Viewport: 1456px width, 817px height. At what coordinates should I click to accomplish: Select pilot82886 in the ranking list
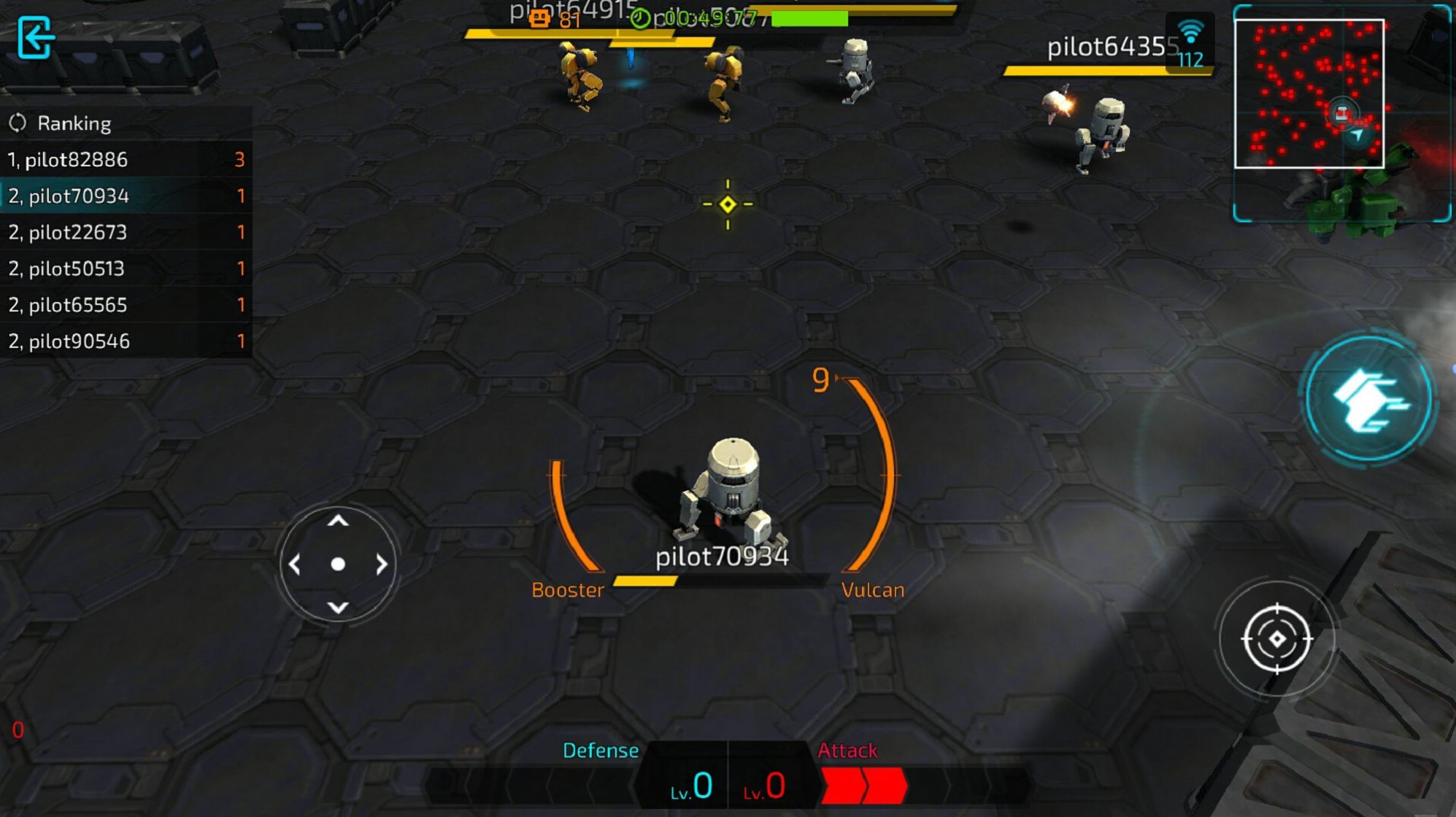[126, 160]
